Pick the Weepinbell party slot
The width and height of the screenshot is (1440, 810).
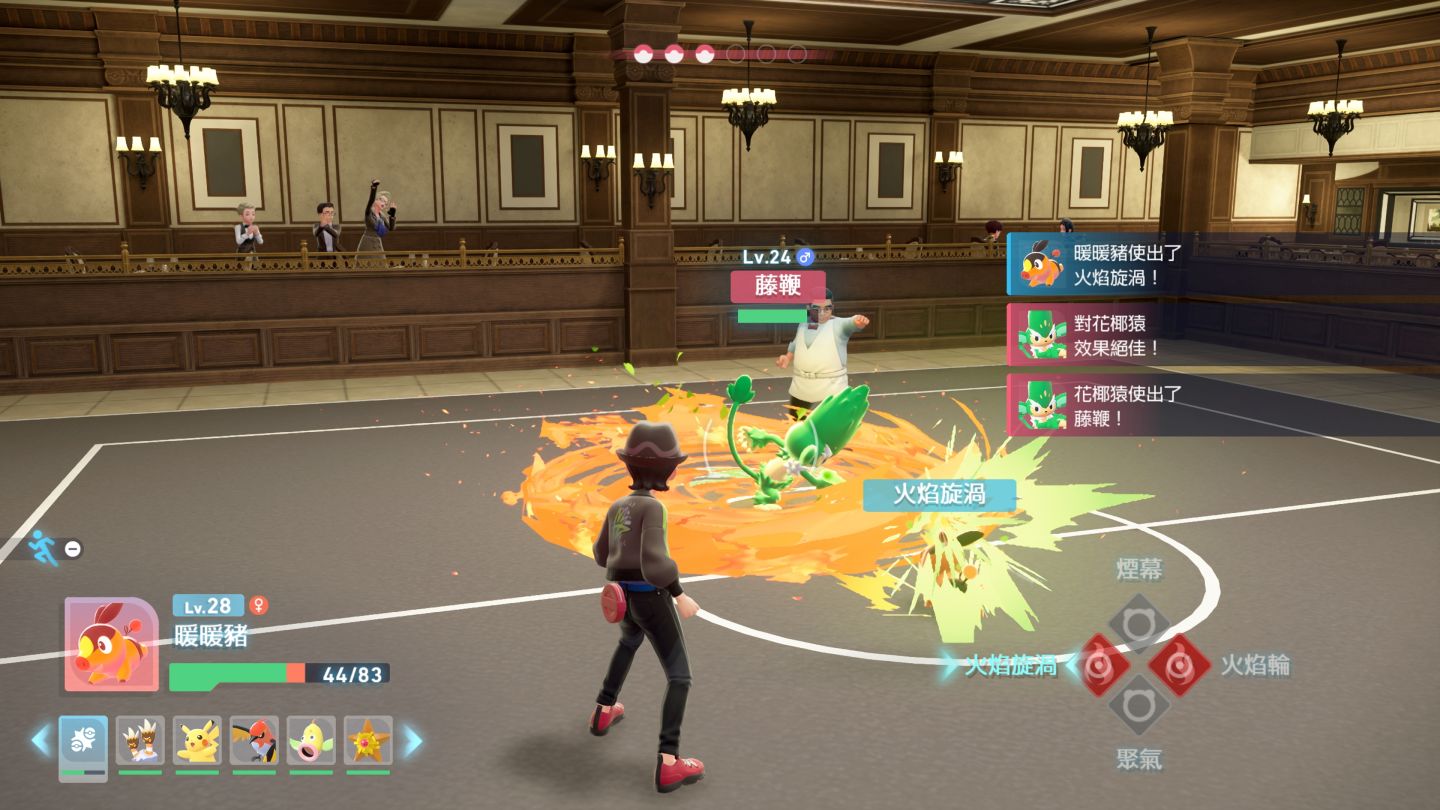[x=311, y=741]
